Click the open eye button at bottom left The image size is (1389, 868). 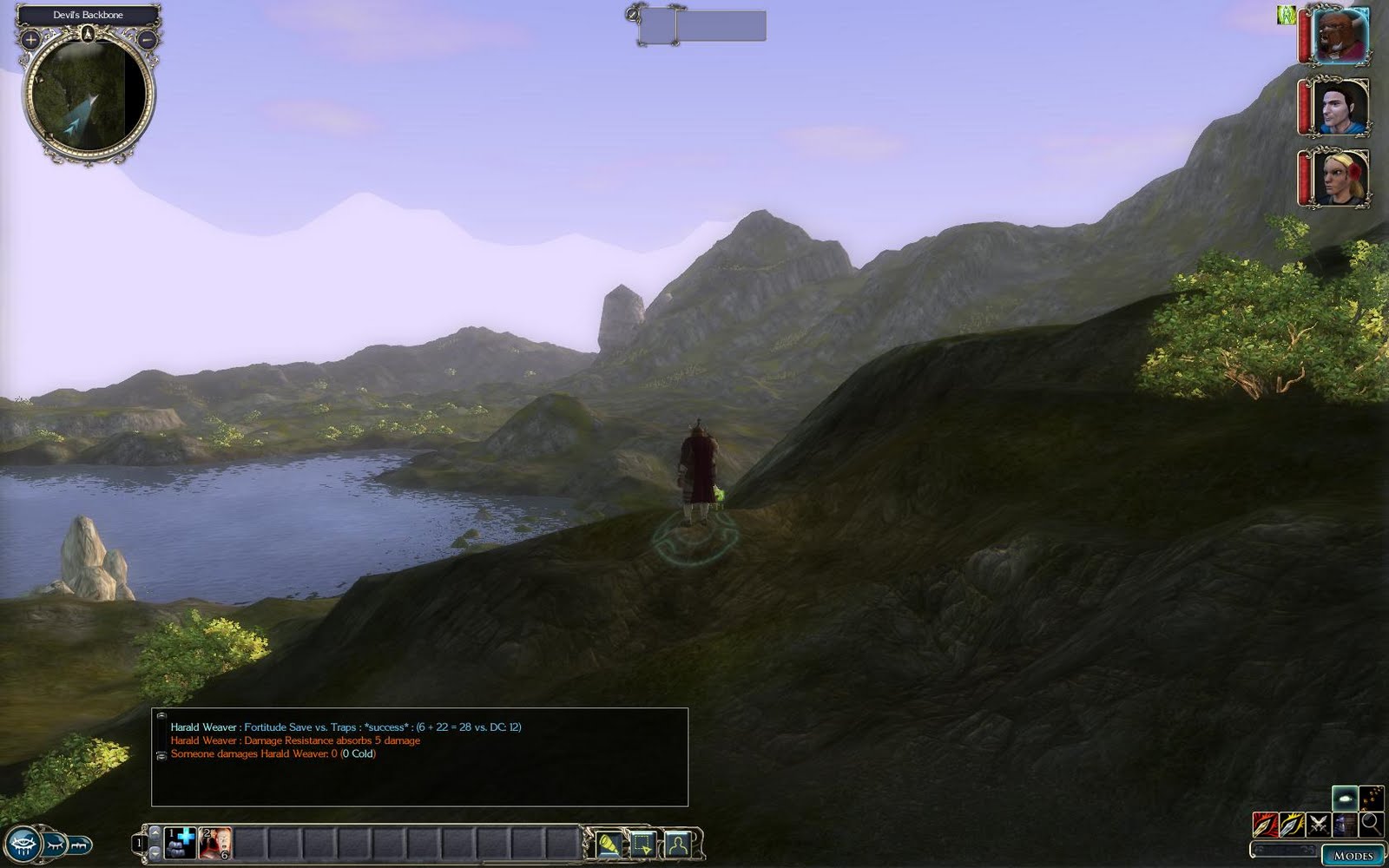tap(22, 844)
